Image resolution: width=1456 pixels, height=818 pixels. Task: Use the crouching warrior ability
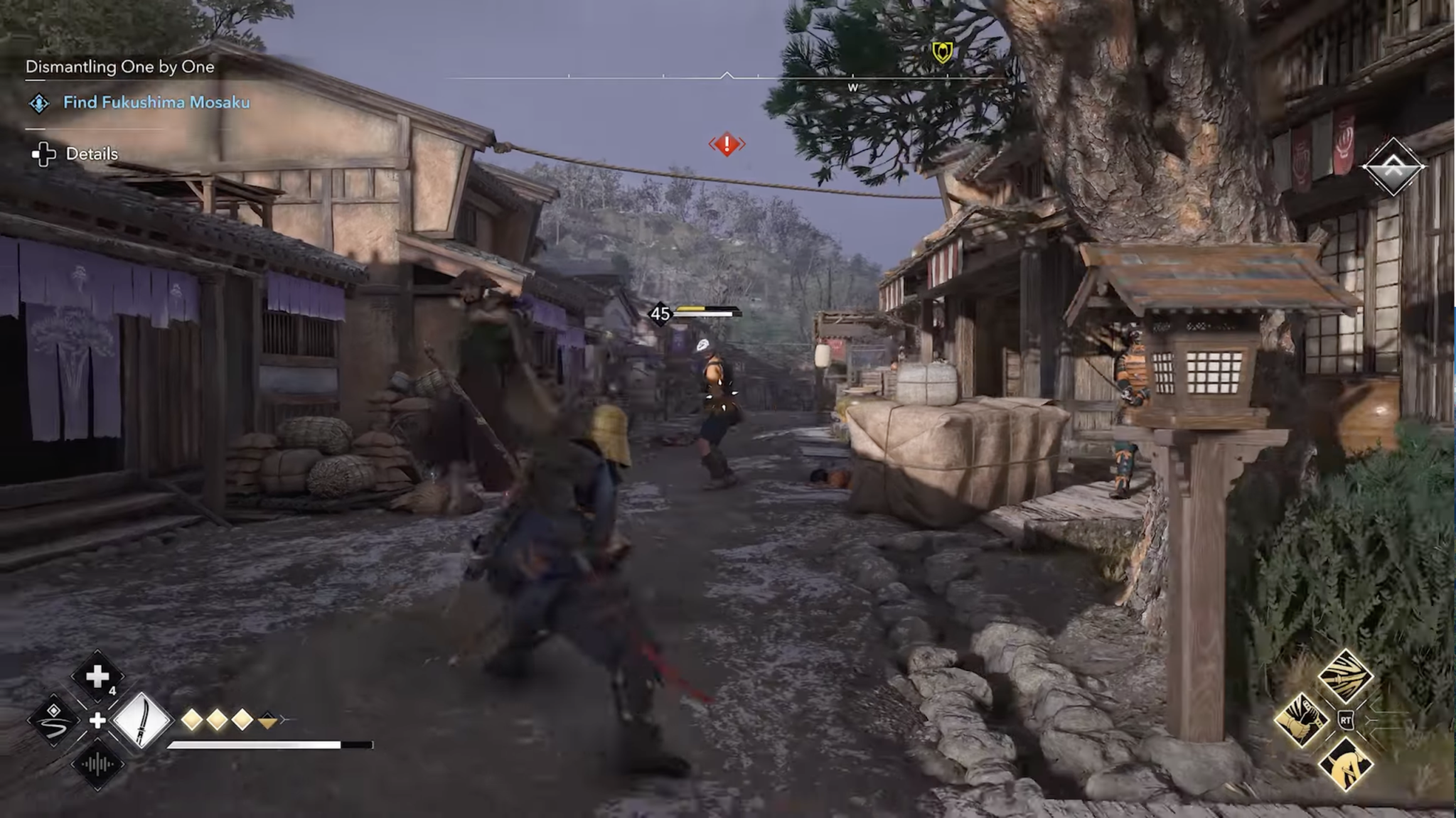click(1345, 764)
